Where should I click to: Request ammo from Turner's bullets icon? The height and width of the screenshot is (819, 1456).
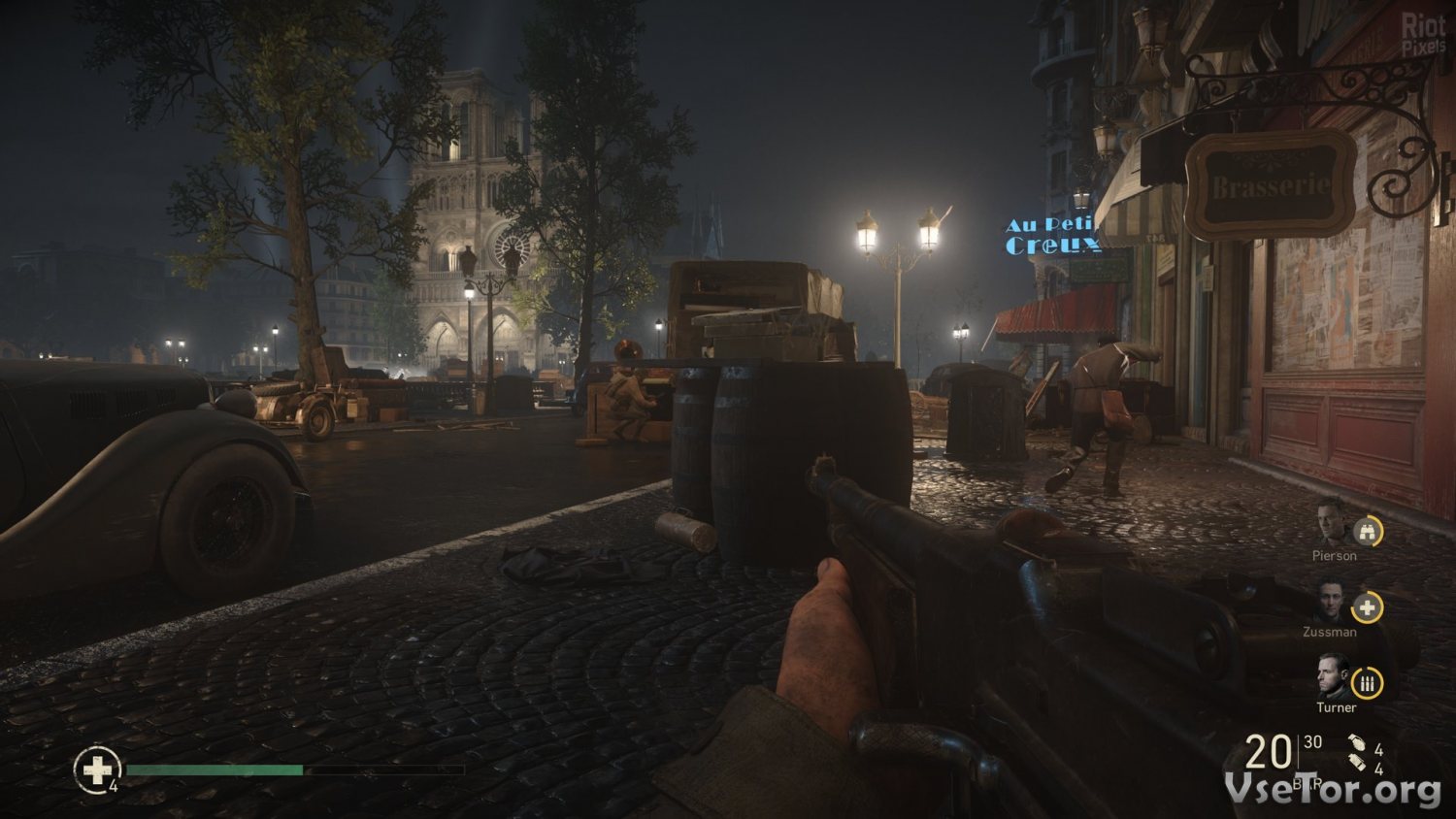(x=1368, y=683)
